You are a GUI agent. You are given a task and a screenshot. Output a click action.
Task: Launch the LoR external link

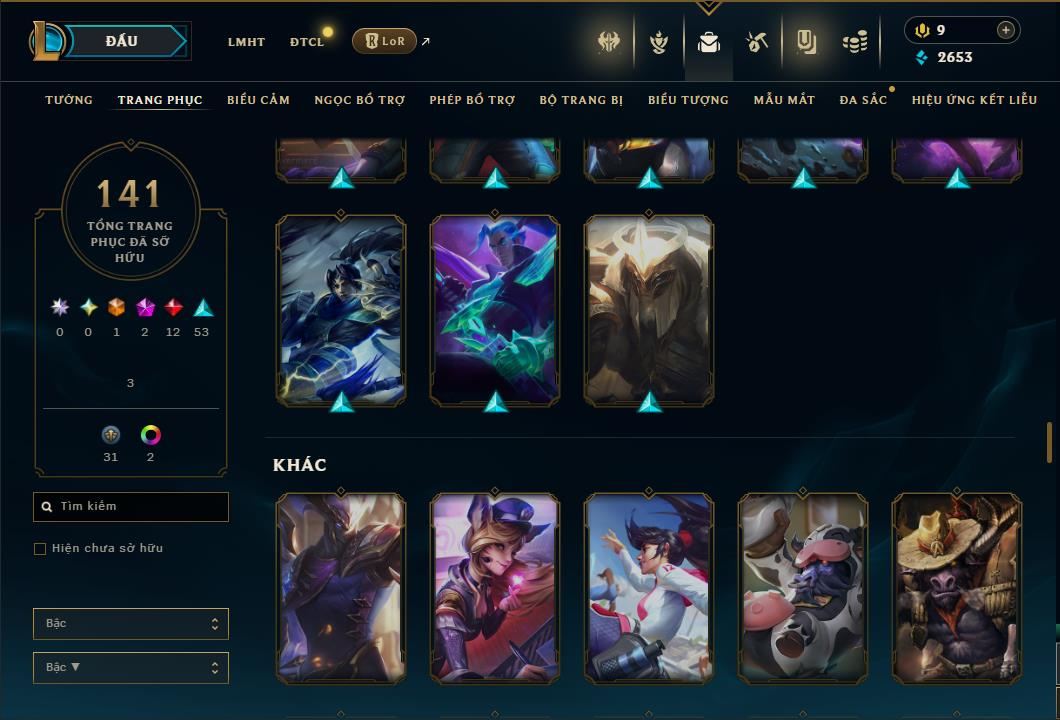click(x=385, y=41)
